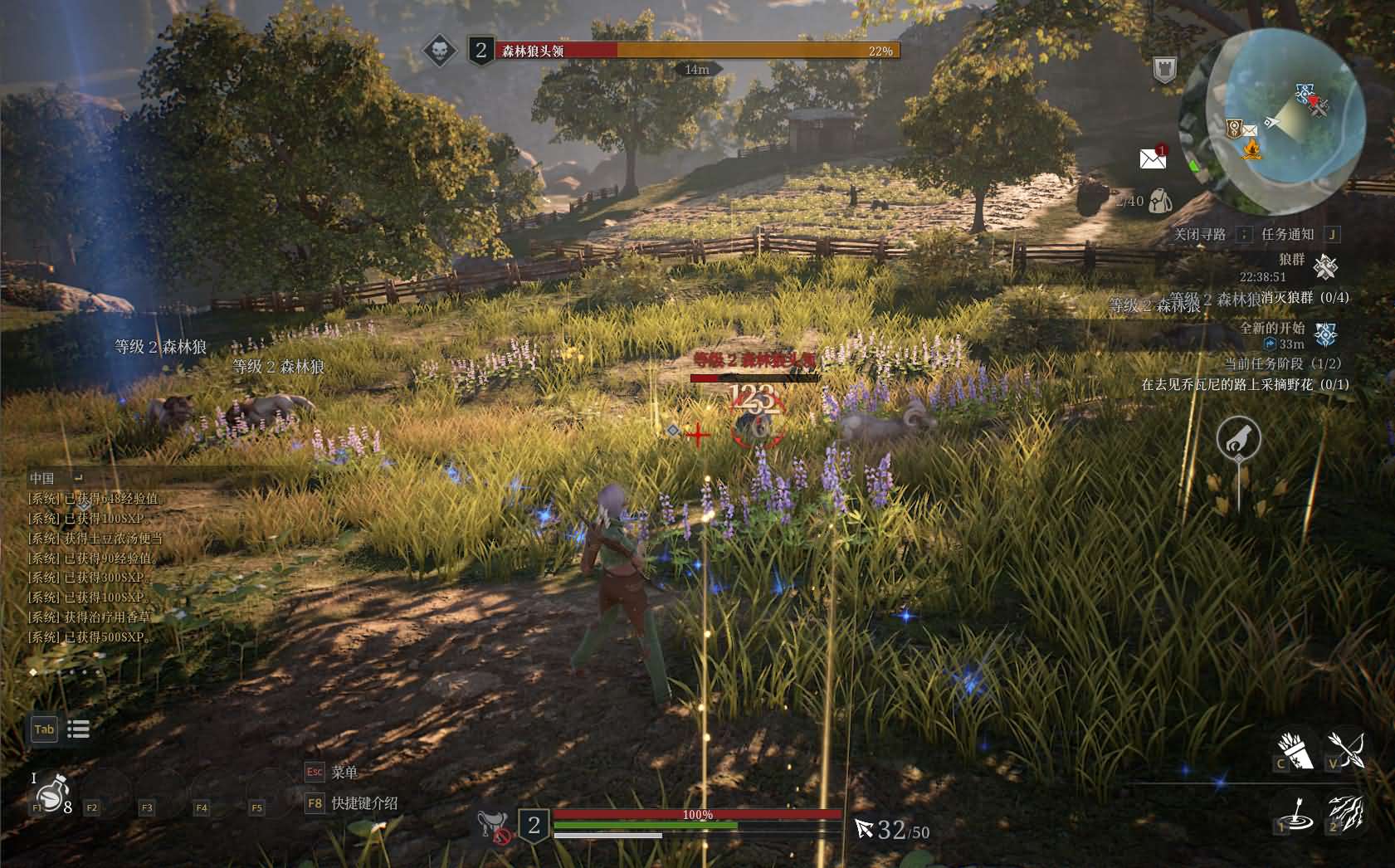1395x868 pixels.
Task: Expand the 全新的开始 quest entry
Action: coord(1273,329)
